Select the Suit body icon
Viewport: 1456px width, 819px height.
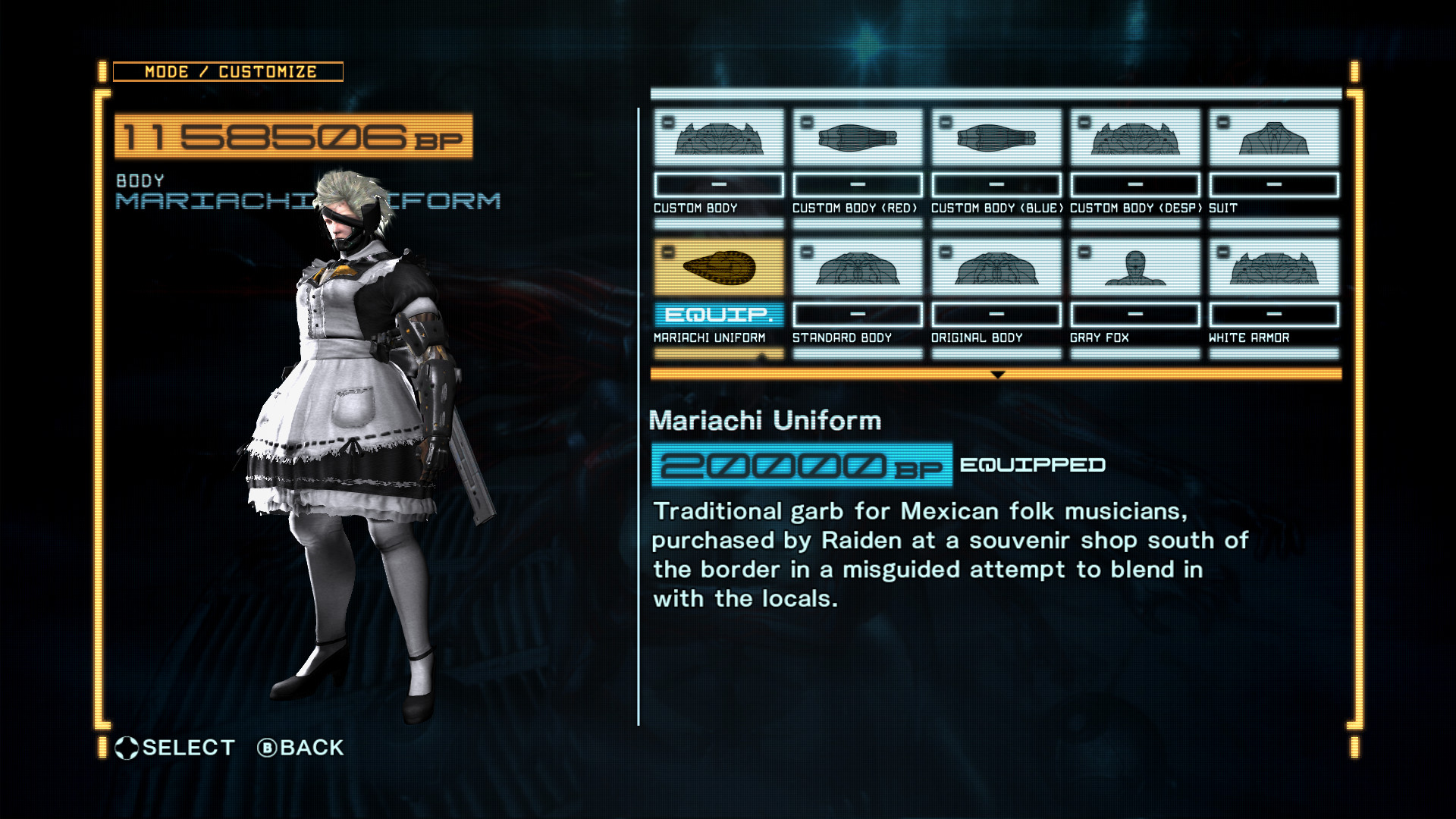click(1272, 138)
